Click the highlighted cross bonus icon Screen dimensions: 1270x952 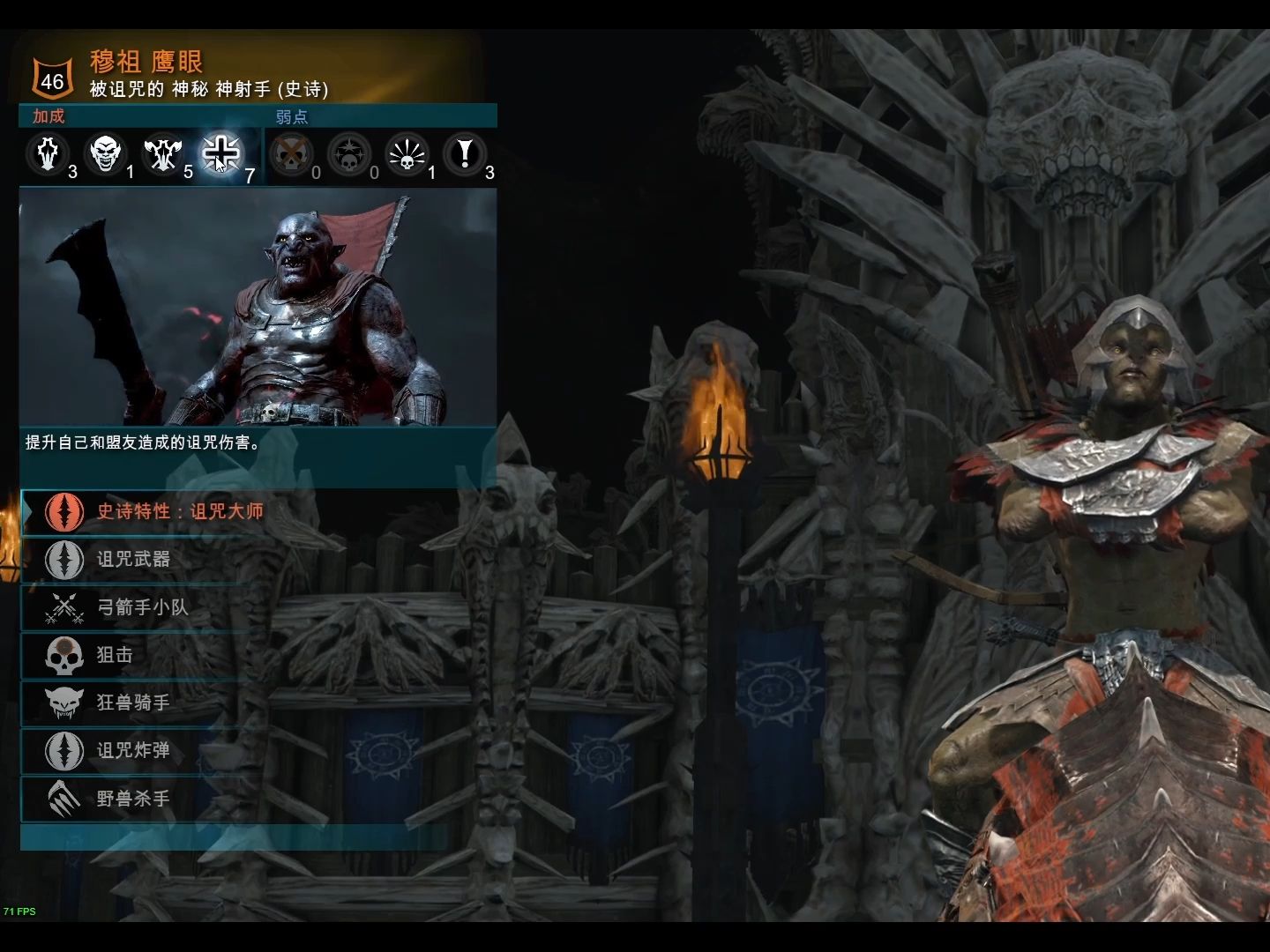pos(220,154)
